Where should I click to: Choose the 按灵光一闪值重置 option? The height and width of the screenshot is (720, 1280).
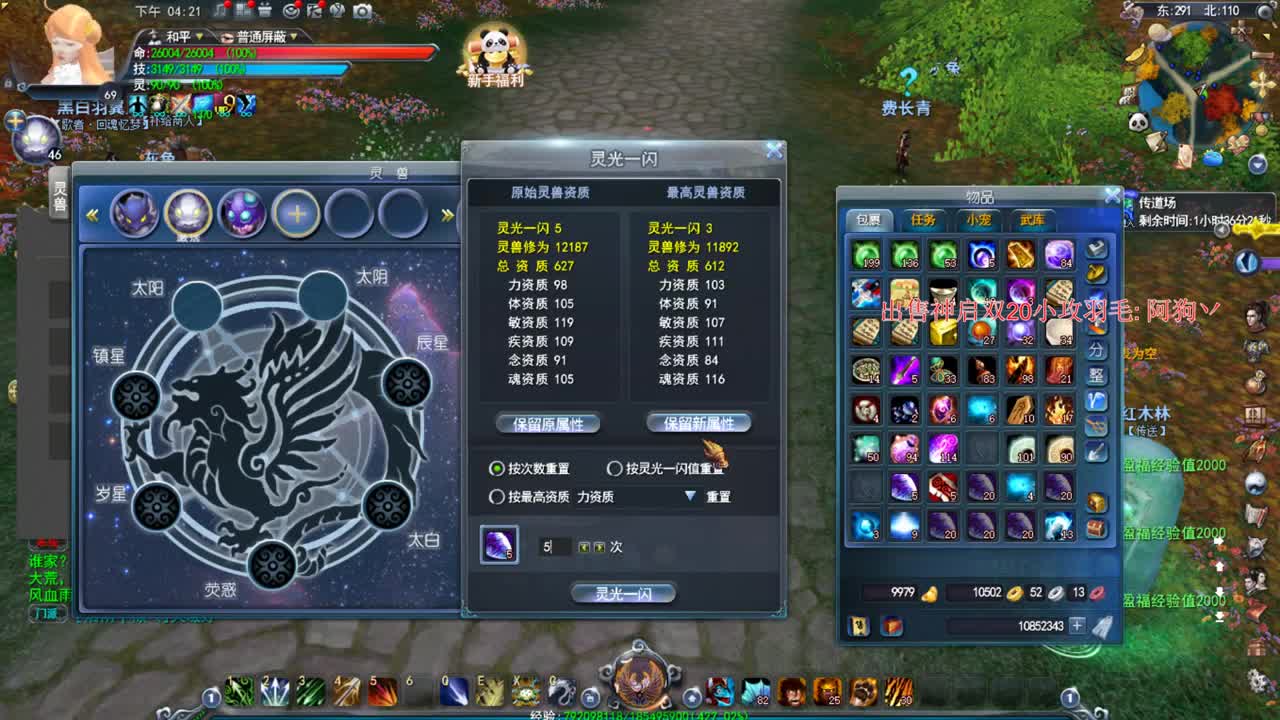coord(613,469)
